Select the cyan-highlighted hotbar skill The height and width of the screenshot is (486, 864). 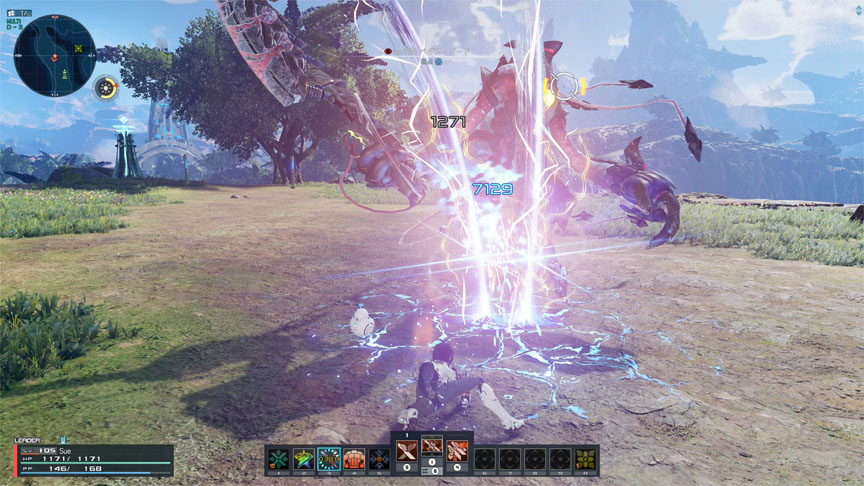tap(329, 459)
